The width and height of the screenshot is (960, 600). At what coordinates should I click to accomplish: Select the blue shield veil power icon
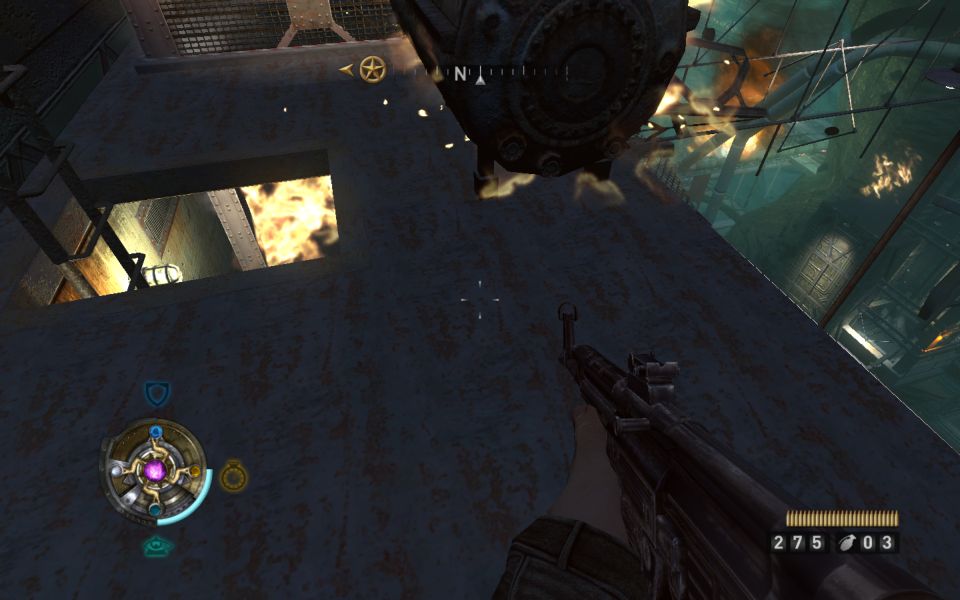(157, 392)
